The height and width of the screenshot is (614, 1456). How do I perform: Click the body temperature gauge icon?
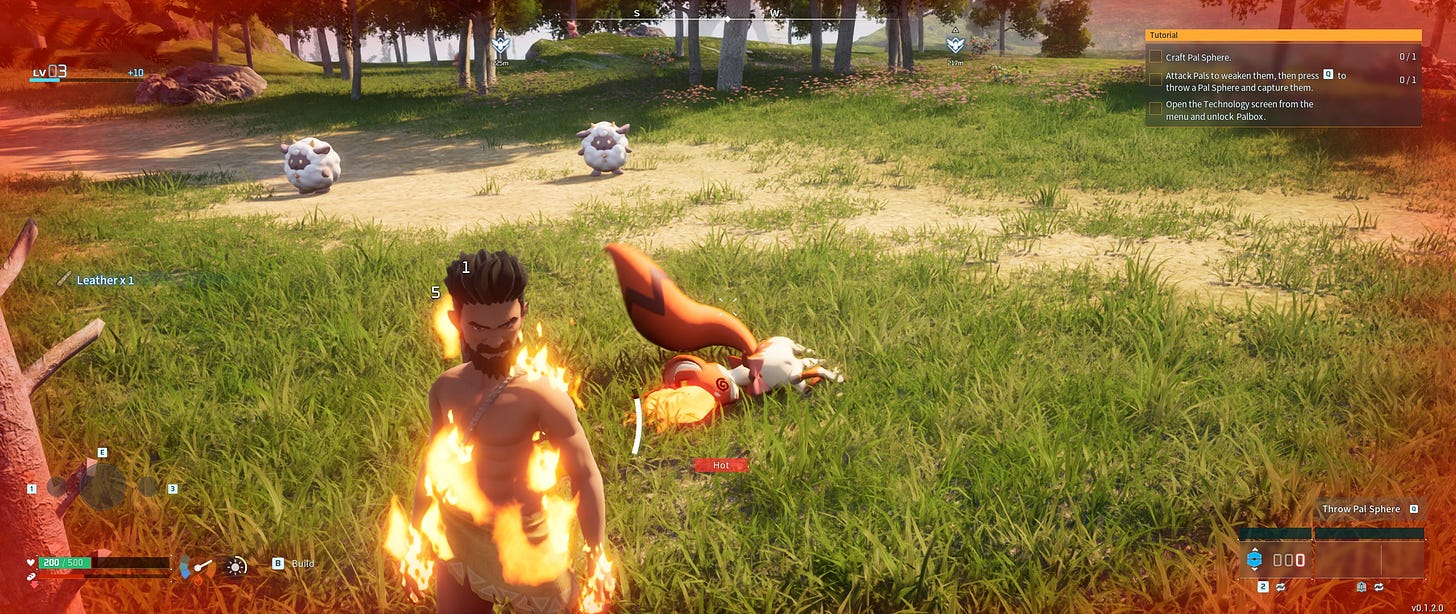point(199,567)
